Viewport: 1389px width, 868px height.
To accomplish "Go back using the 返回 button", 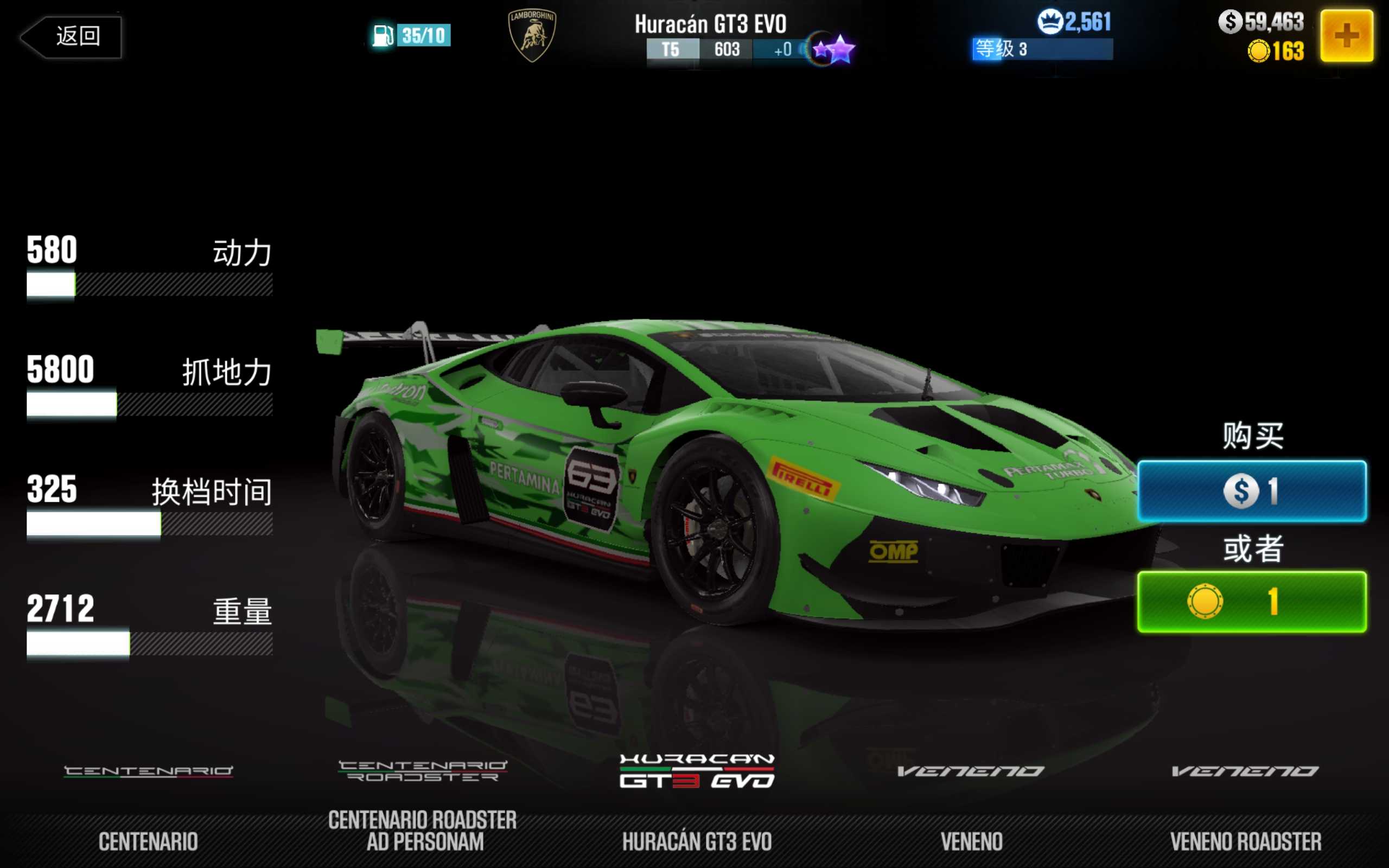I will (x=72, y=37).
